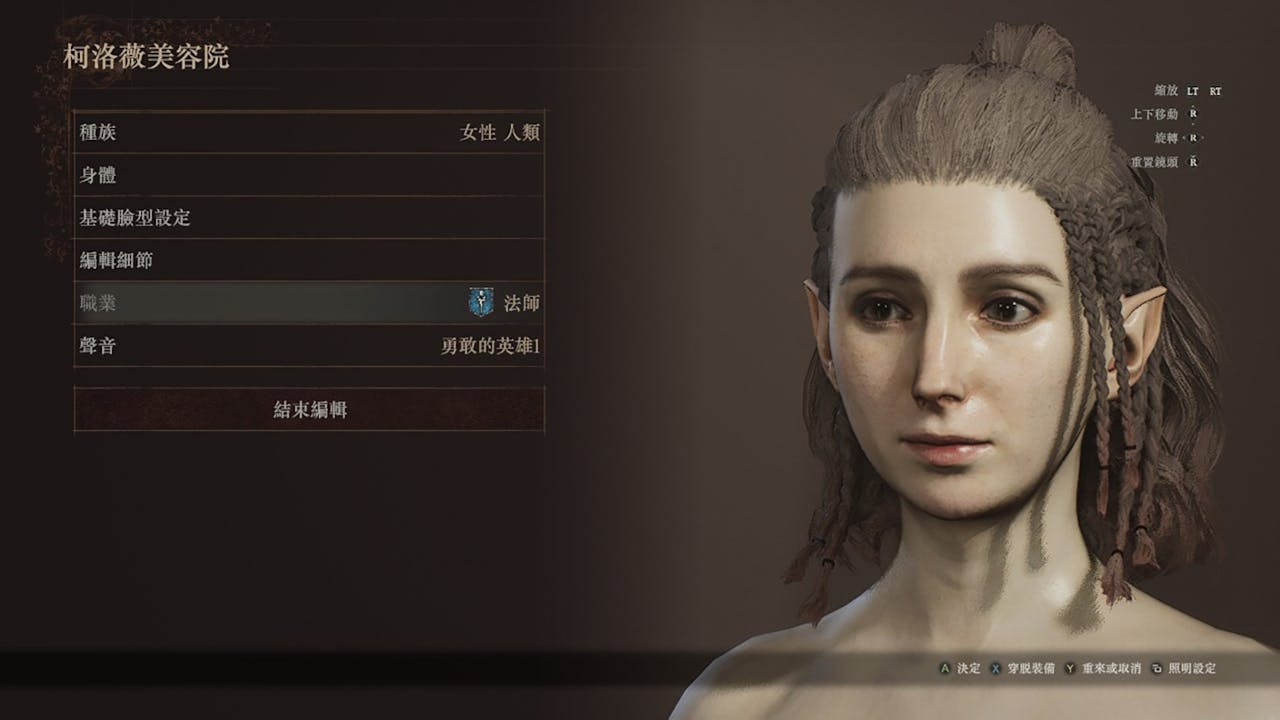Open 基礎臉型設定 base face settings
Image resolution: width=1280 pixels, height=720 pixels.
click(309, 218)
